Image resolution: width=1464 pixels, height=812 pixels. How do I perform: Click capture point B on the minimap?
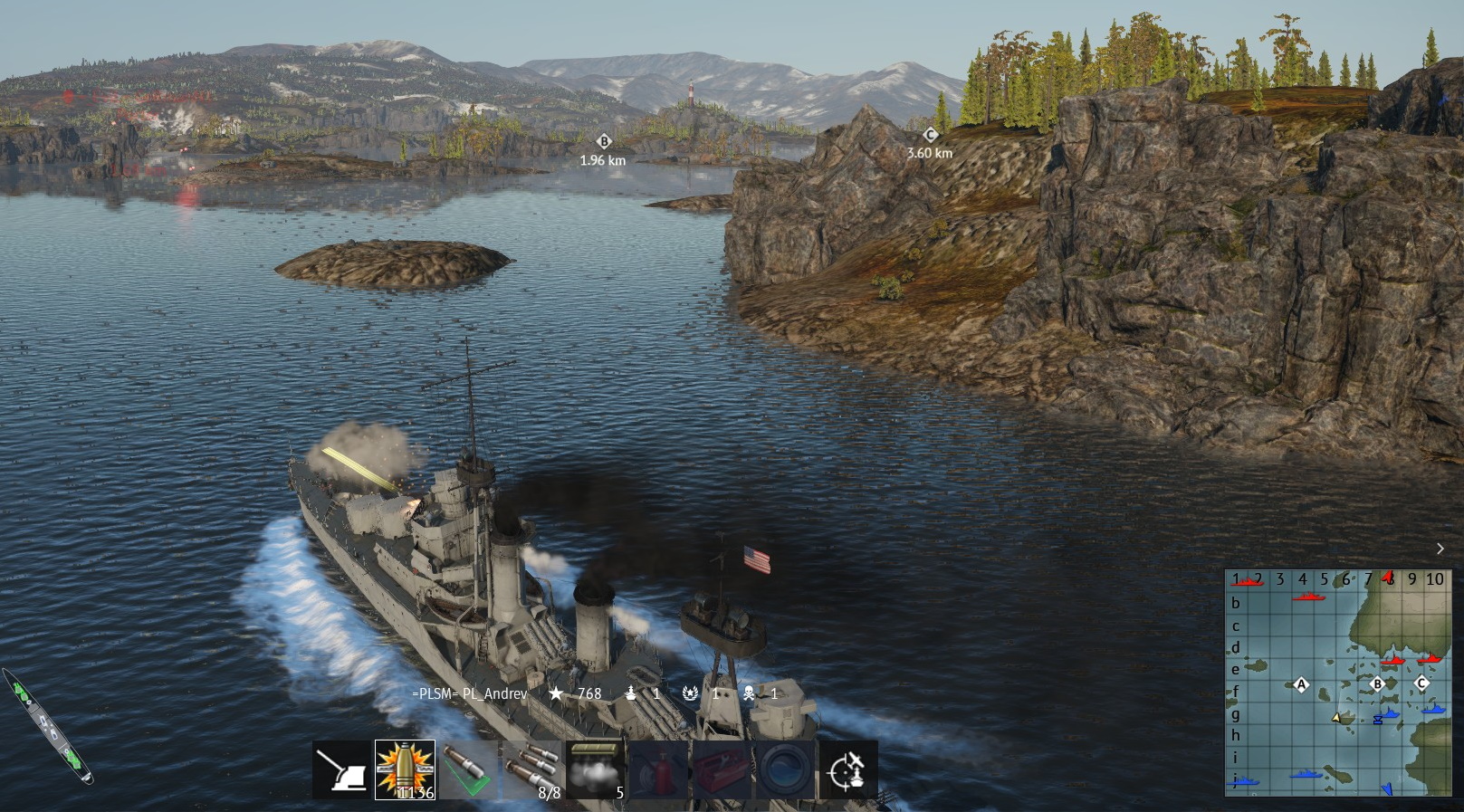(x=1378, y=684)
